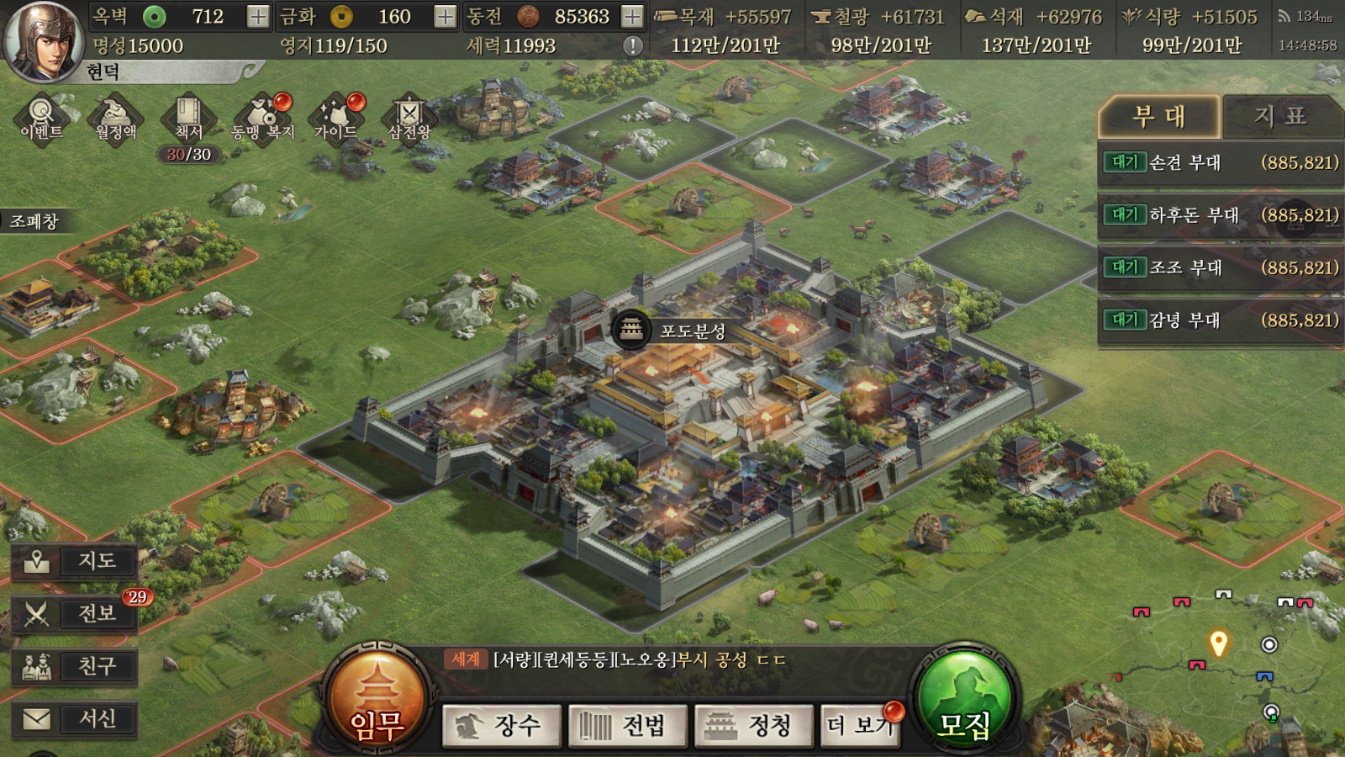Select the 조조 부대 row
This screenshot has width=1345, height=757.
coord(1220,268)
